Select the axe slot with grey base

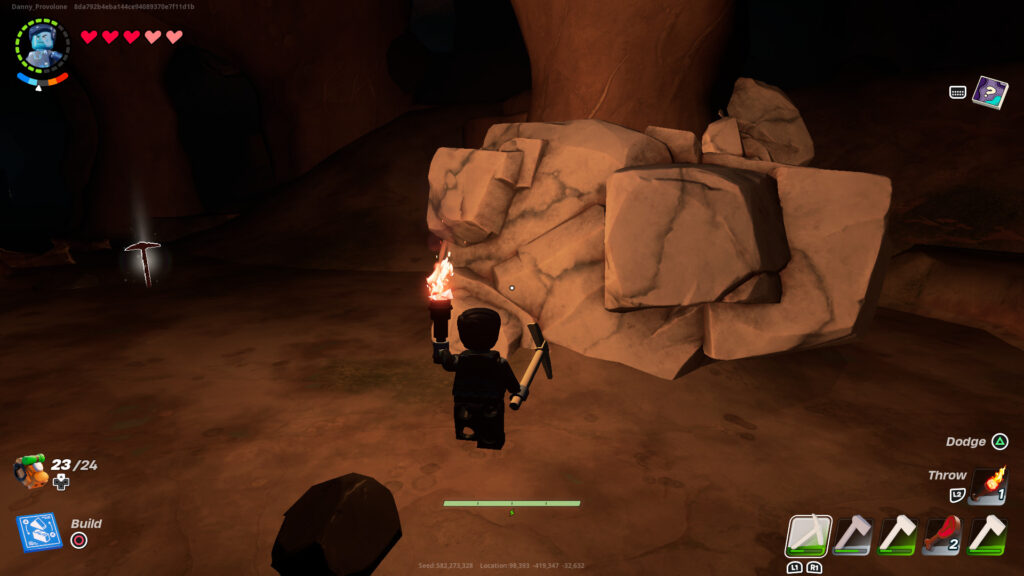(x=852, y=535)
